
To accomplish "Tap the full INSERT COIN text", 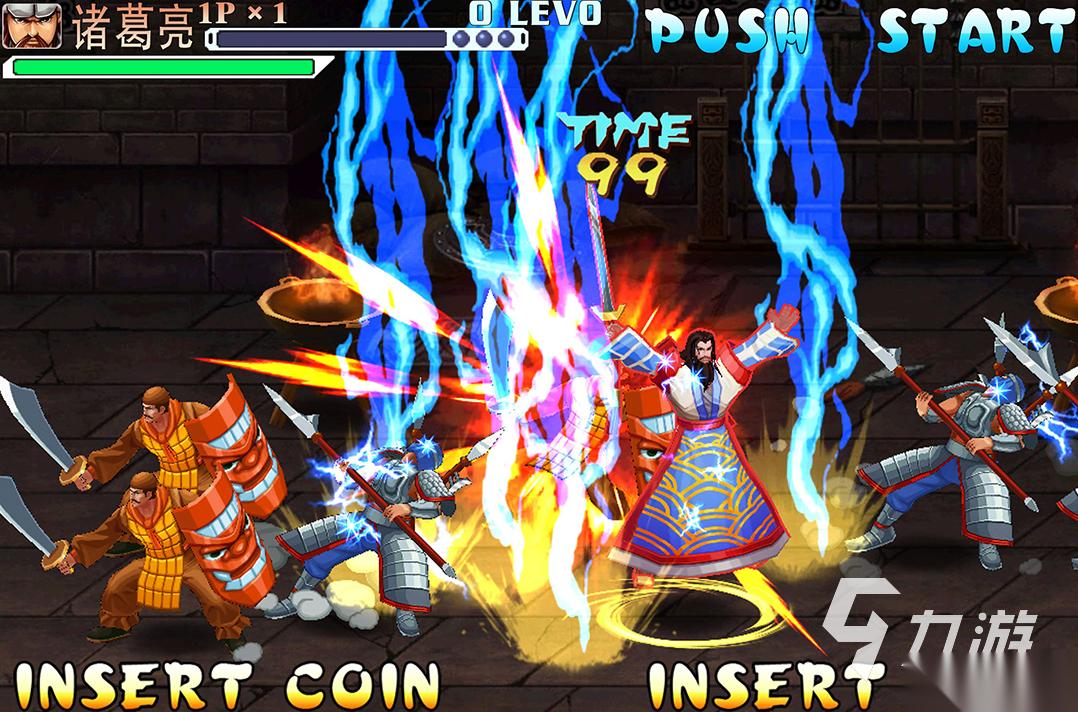I will (228, 685).
